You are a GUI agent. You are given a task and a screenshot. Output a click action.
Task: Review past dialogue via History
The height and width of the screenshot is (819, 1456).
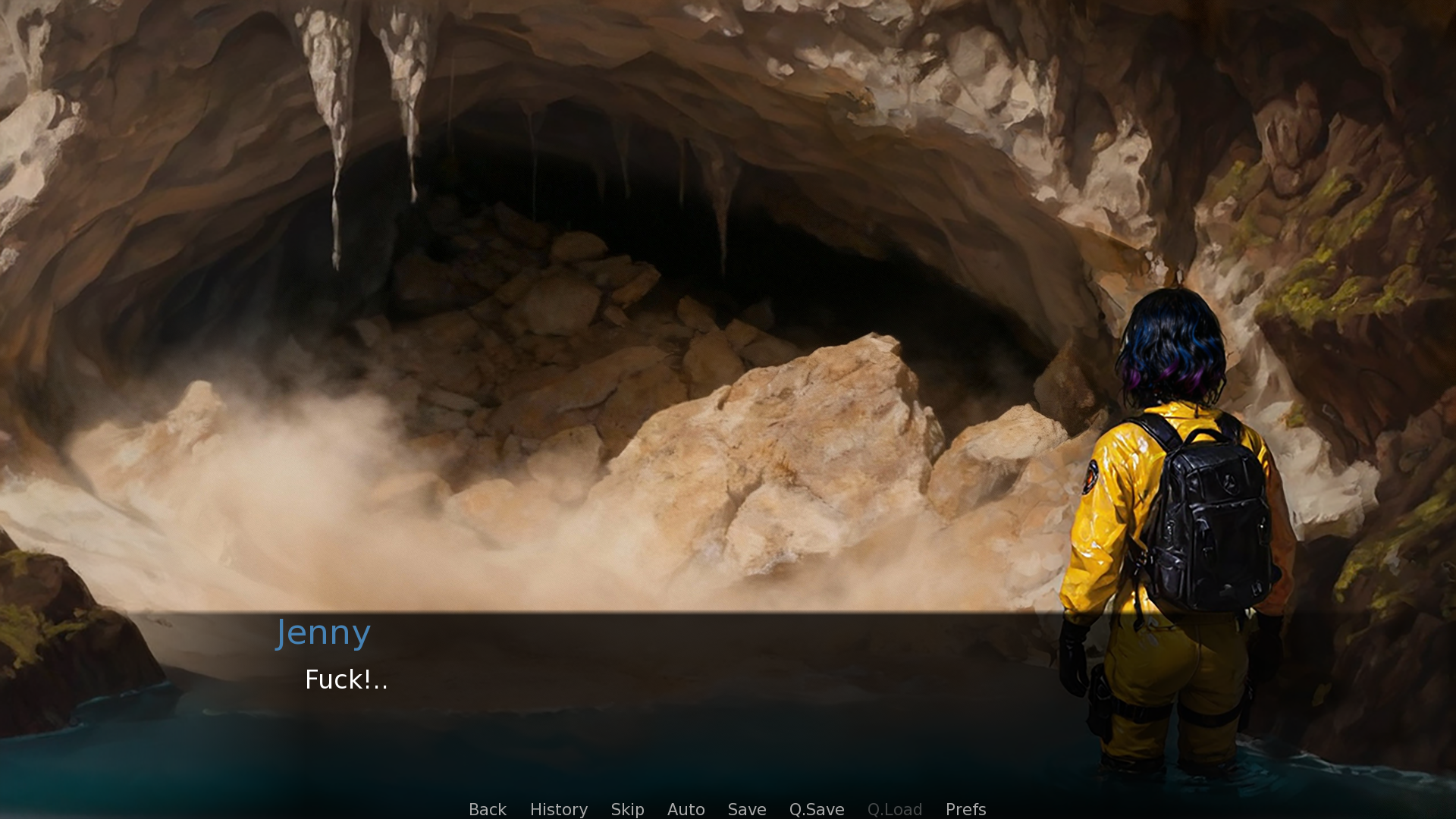[558, 809]
